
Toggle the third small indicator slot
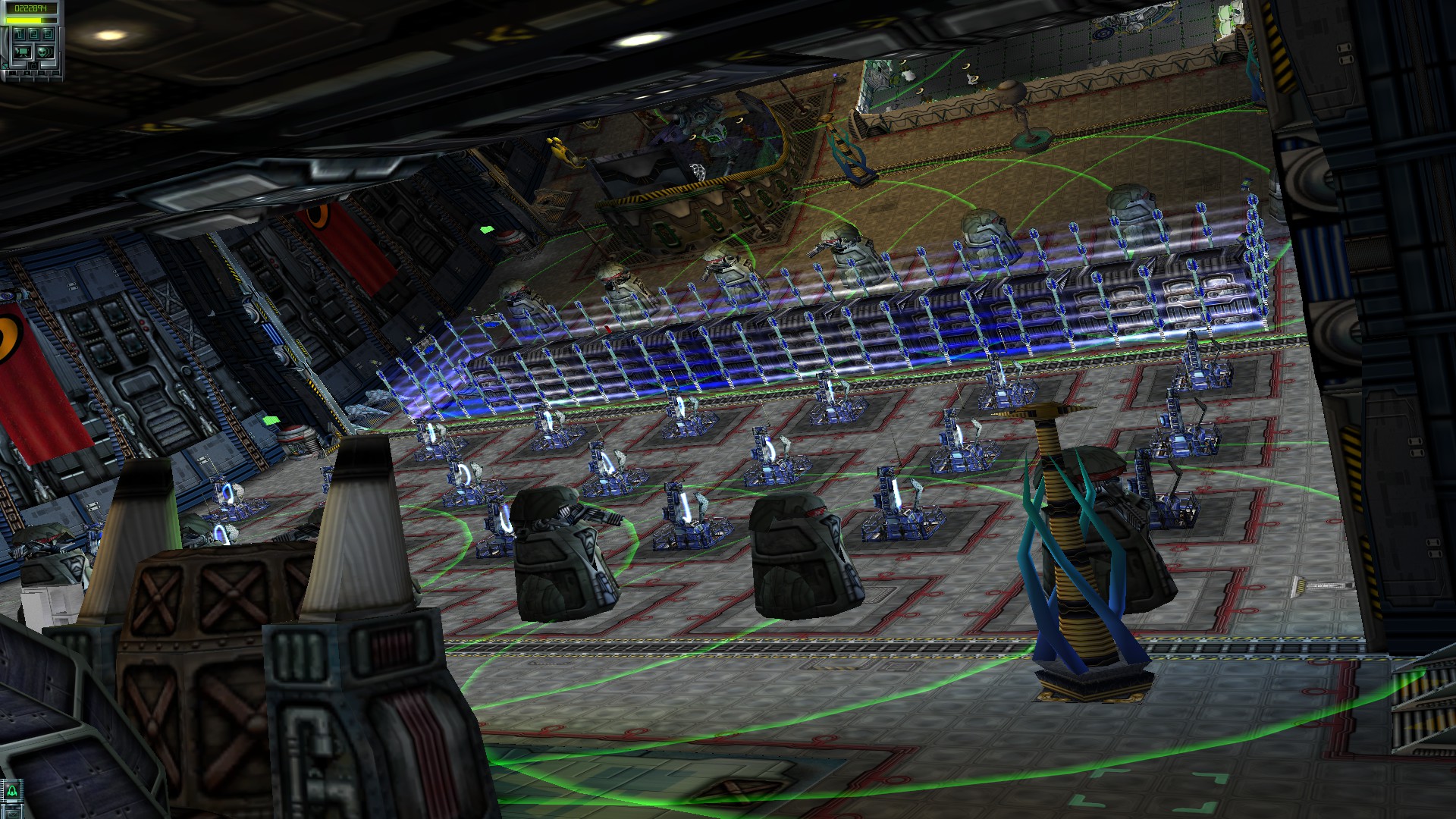point(41,72)
